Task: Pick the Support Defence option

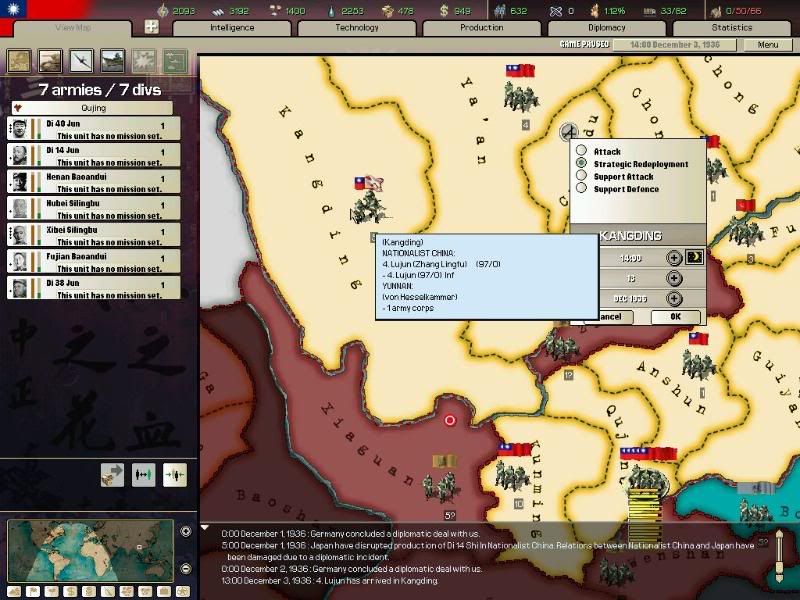Action: click(x=582, y=189)
